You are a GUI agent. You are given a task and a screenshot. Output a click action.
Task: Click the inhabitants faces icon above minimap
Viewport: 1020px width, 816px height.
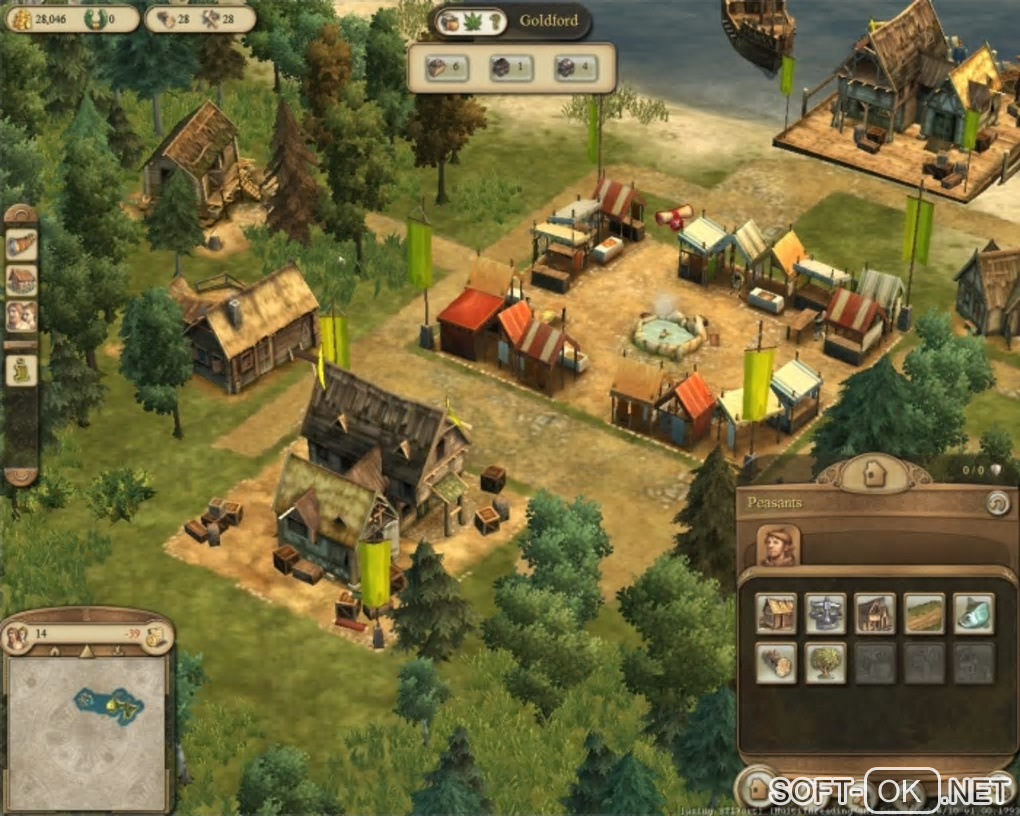click(x=17, y=636)
